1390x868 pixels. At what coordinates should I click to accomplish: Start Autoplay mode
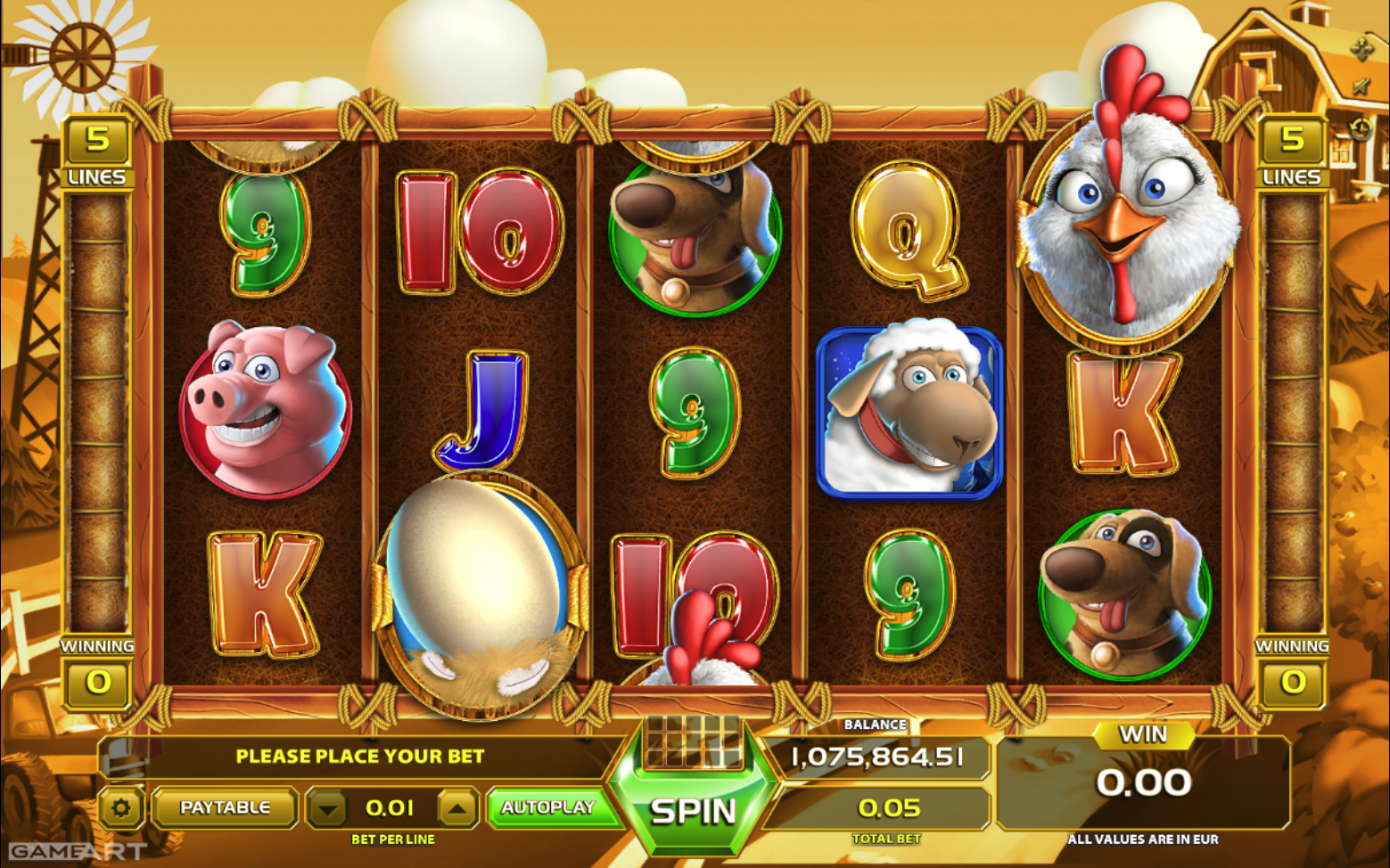(x=547, y=807)
